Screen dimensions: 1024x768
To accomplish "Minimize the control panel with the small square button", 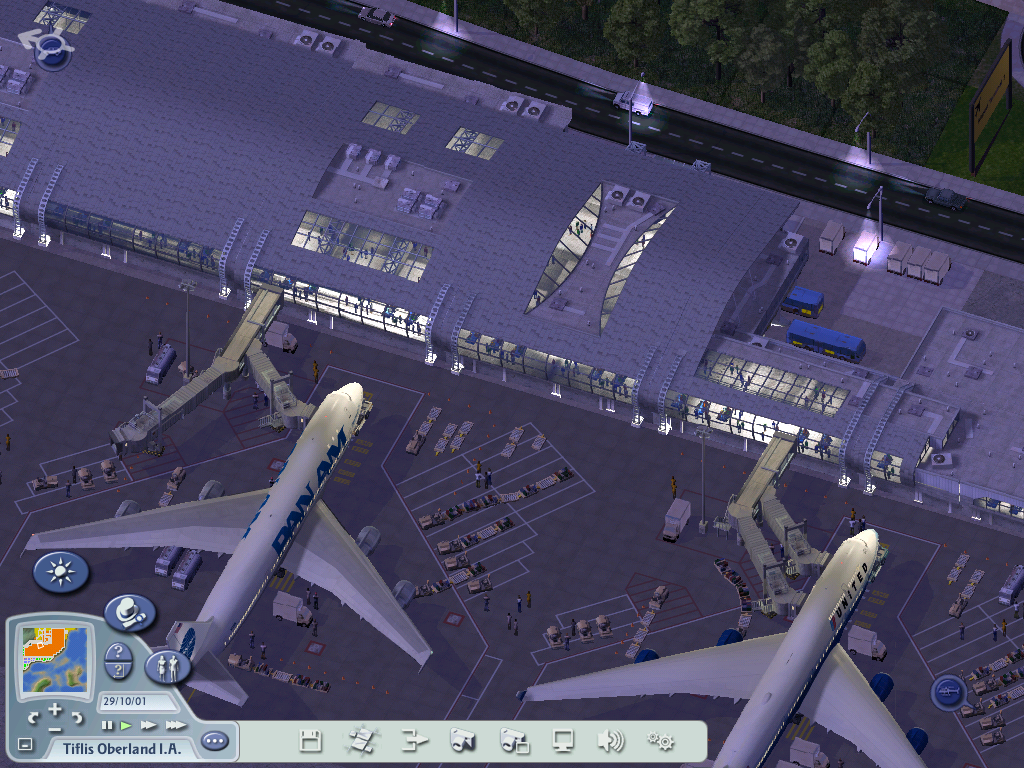I will tap(25, 745).
